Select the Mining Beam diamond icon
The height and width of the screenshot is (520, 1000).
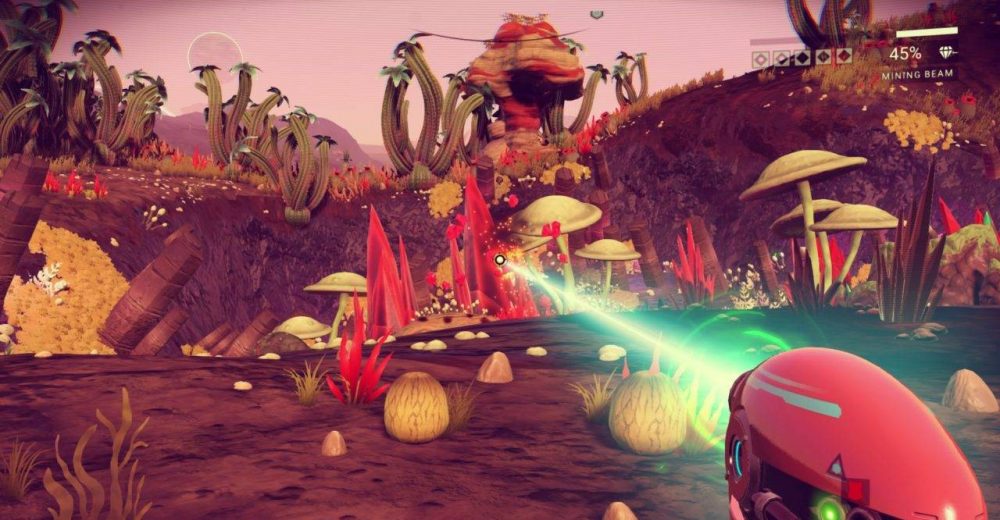(944, 54)
